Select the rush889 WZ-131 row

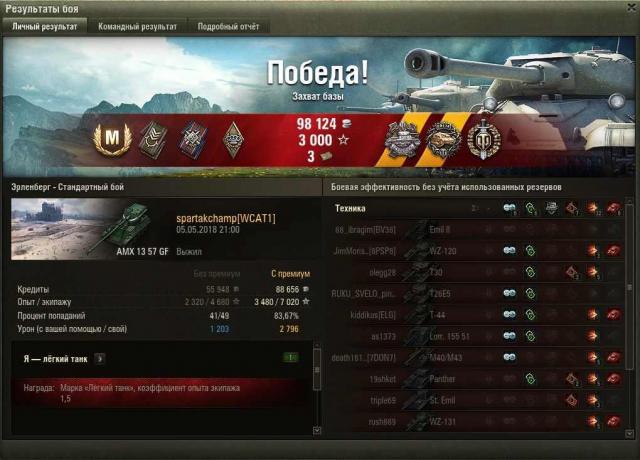tap(478, 421)
